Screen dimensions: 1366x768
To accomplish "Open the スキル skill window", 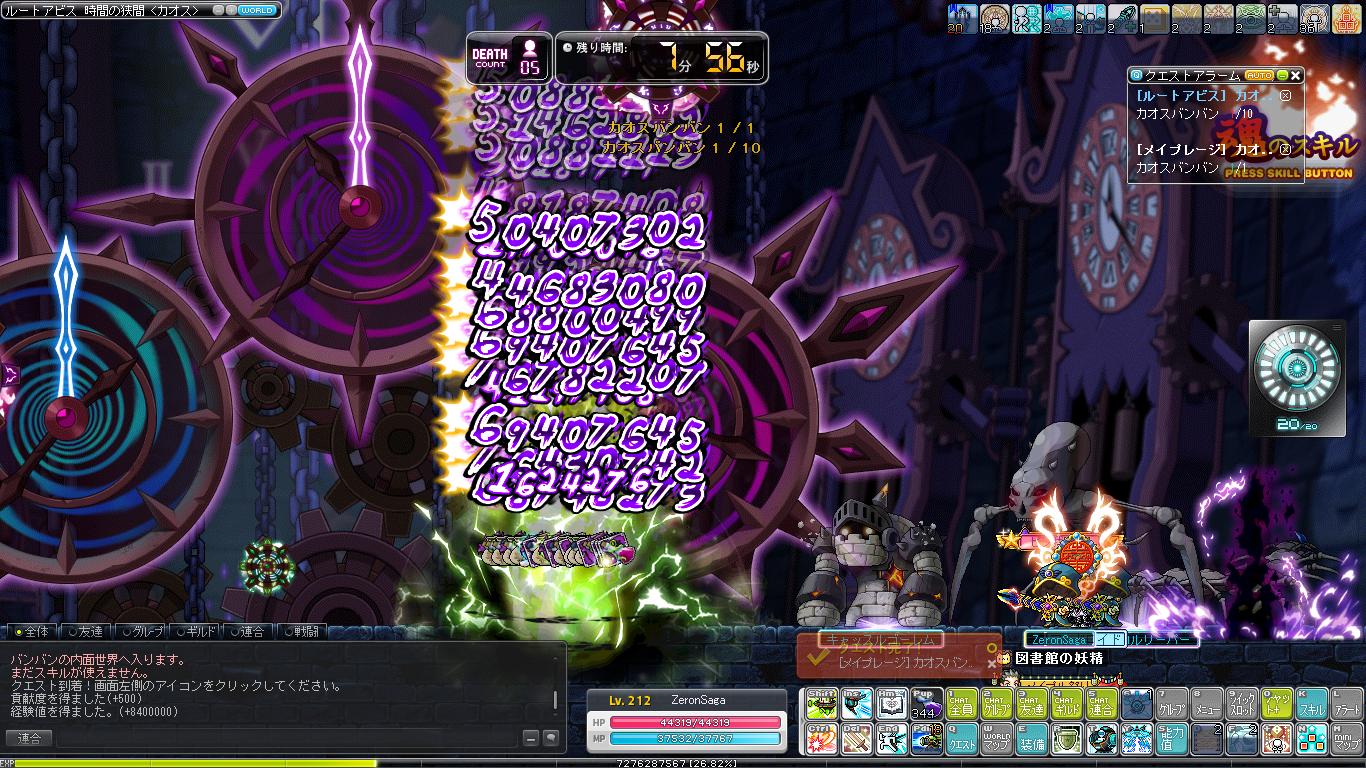I will (x=1312, y=704).
